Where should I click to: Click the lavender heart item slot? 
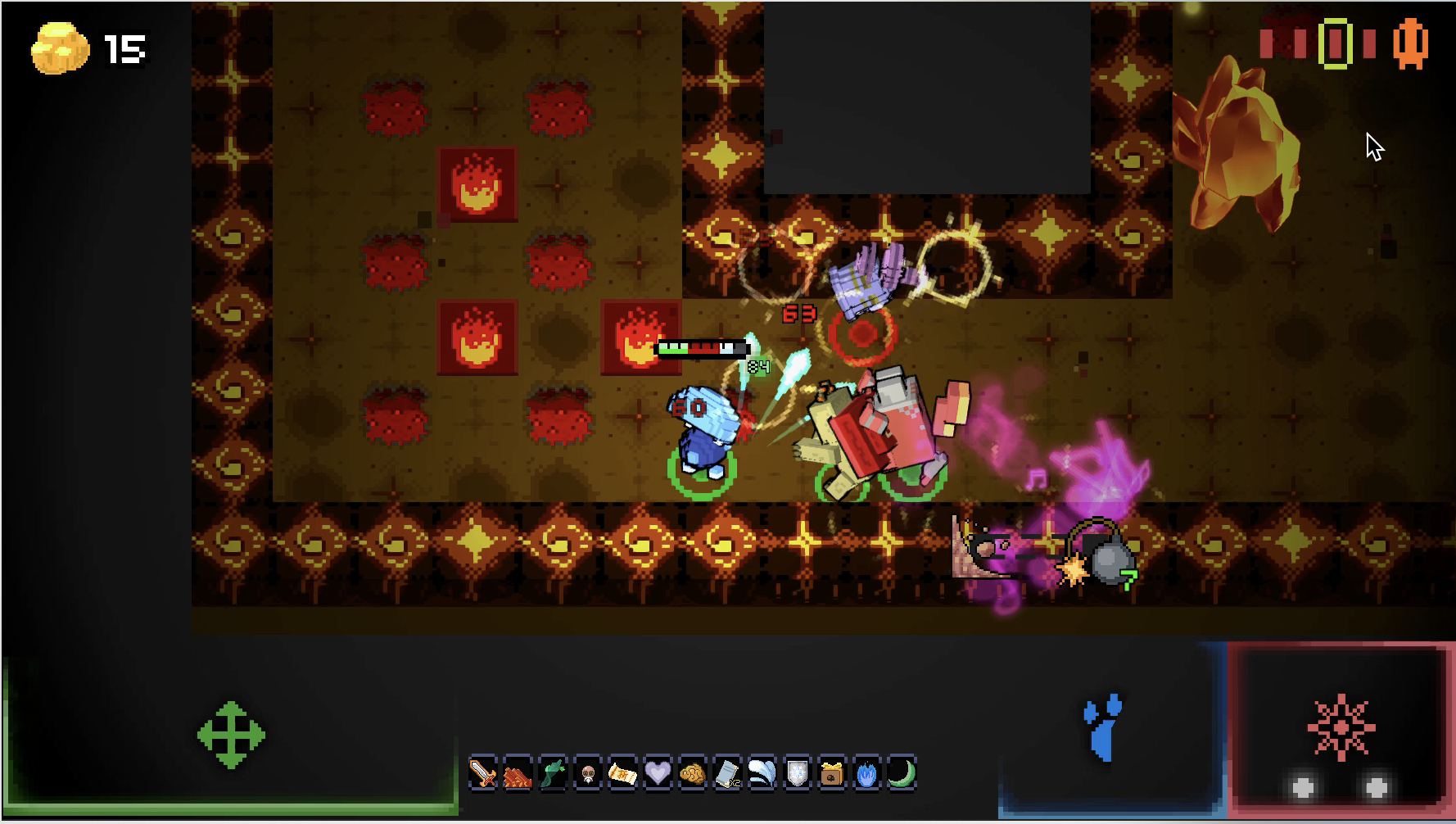click(x=658, y=772)
